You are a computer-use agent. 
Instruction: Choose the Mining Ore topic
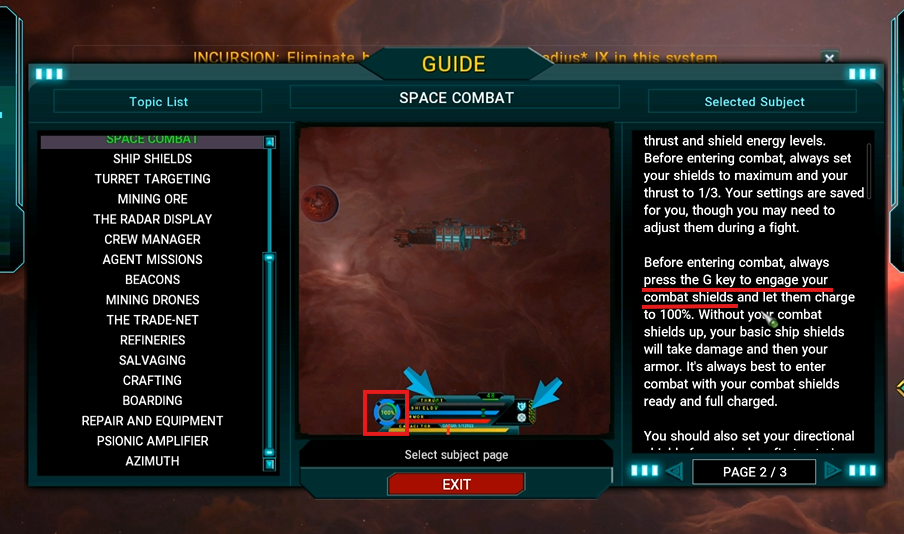(152, 199)
